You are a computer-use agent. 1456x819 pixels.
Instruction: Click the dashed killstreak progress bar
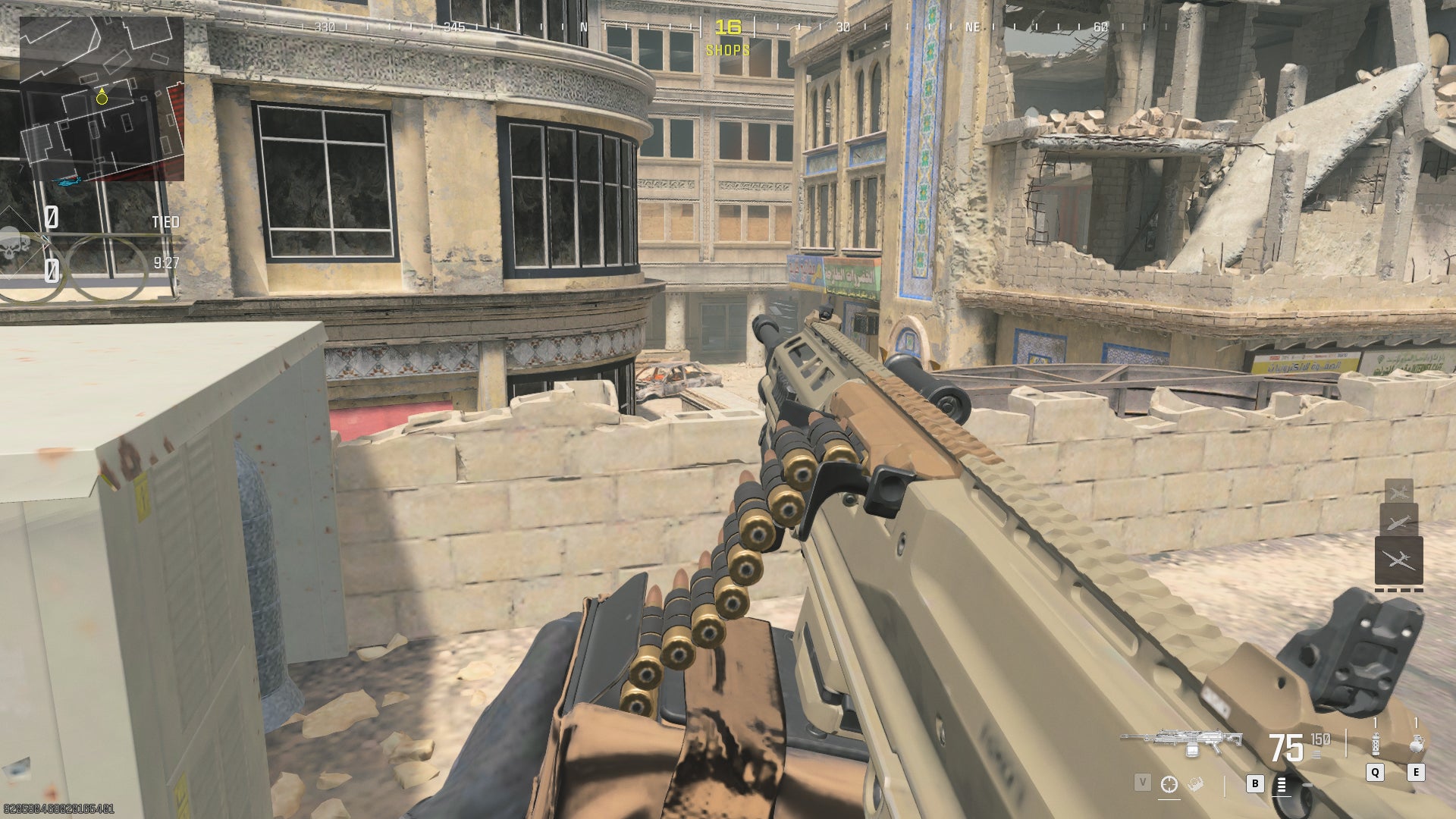click(x=1400, y=590)
